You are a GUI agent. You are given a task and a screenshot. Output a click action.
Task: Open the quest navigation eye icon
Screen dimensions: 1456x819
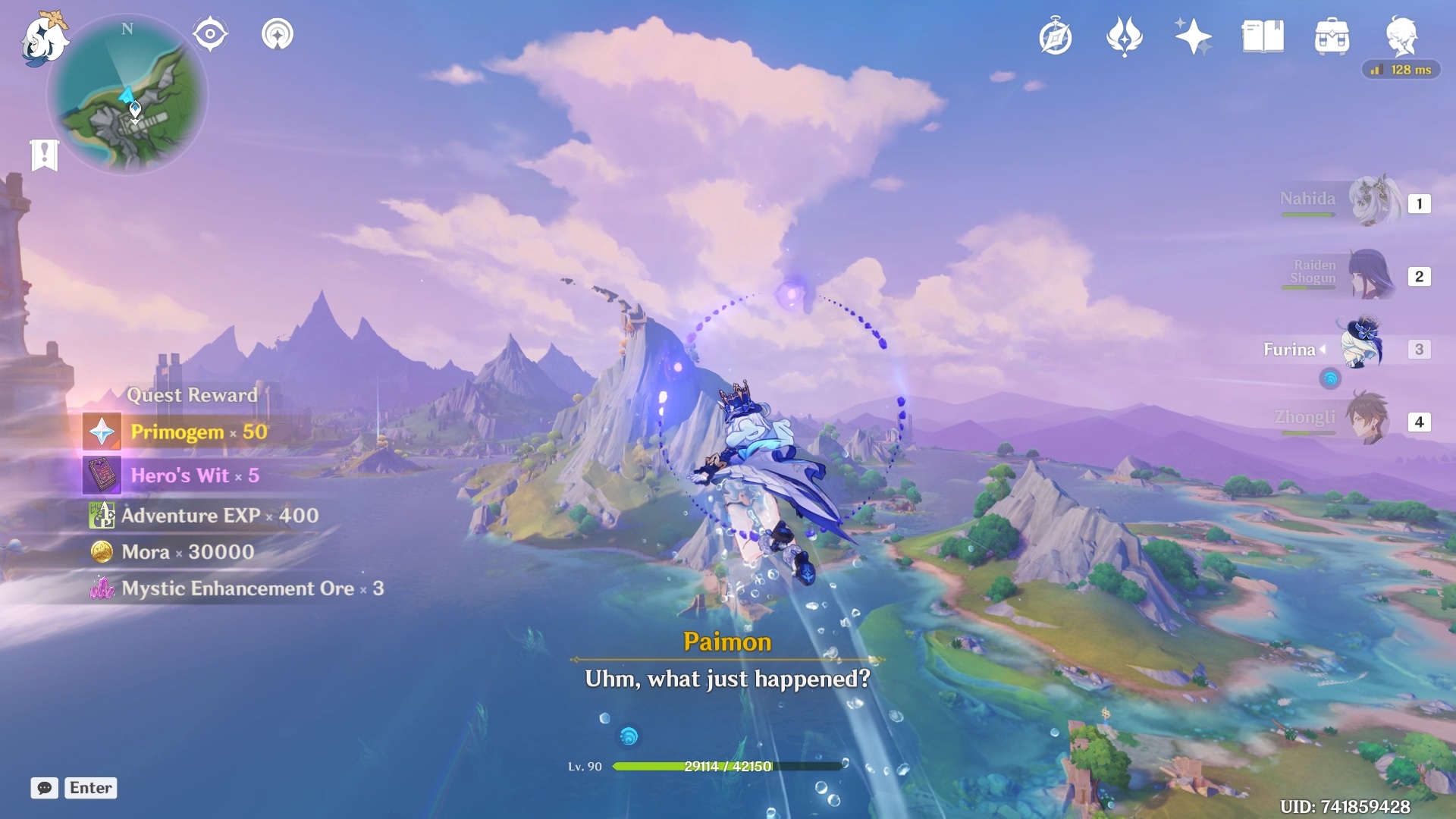[210, 34]
